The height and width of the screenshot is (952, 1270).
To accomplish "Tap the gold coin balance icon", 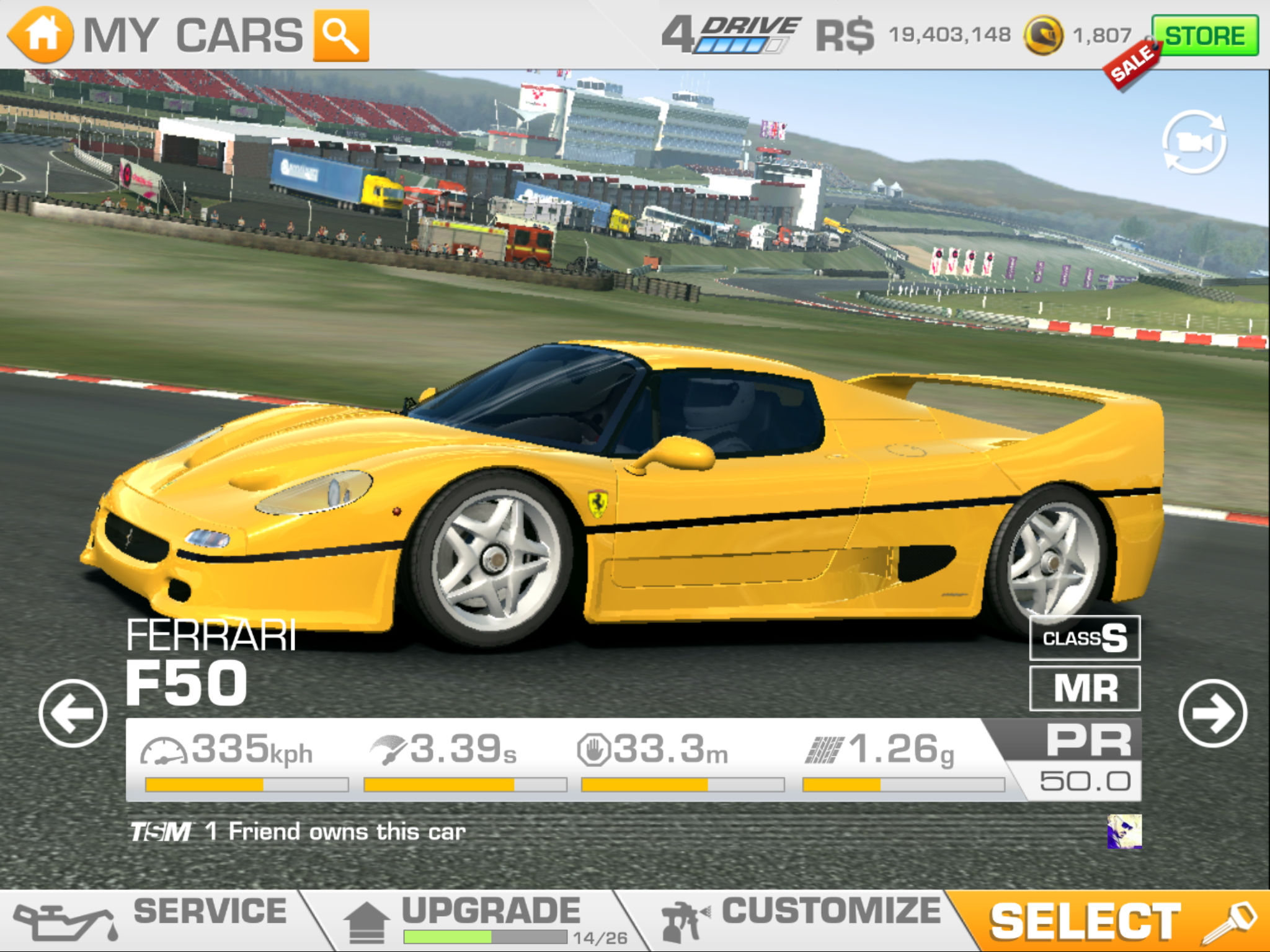I will (x=1044, y=36).
